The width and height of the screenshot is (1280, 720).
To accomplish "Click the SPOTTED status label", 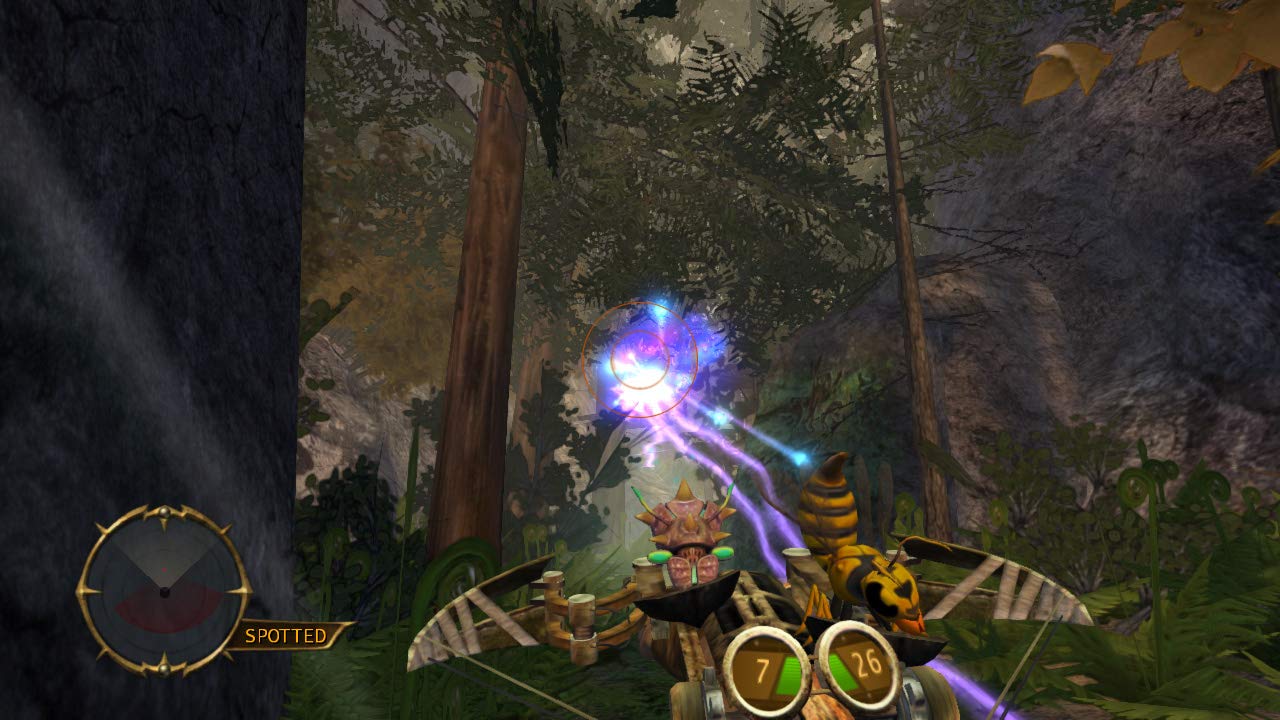I will coord(285,633).
